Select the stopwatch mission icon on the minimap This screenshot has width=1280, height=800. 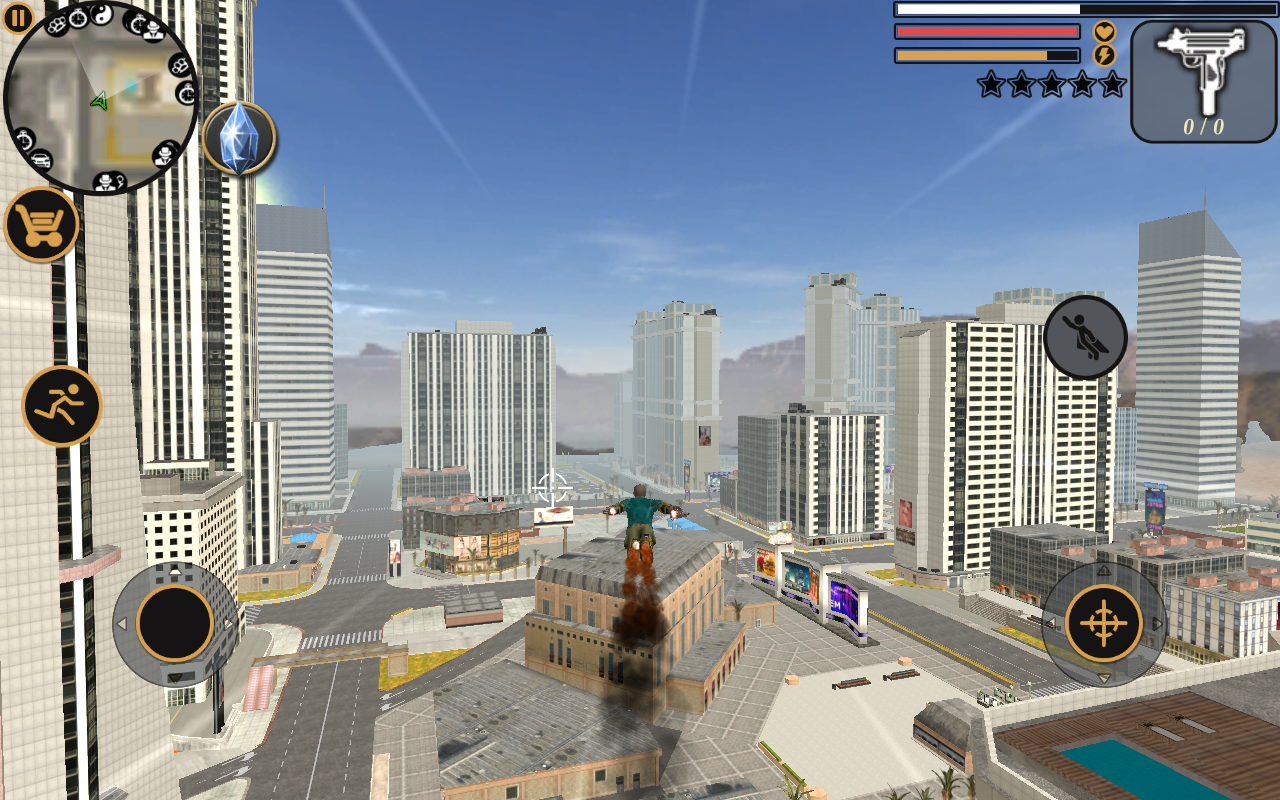78,19
